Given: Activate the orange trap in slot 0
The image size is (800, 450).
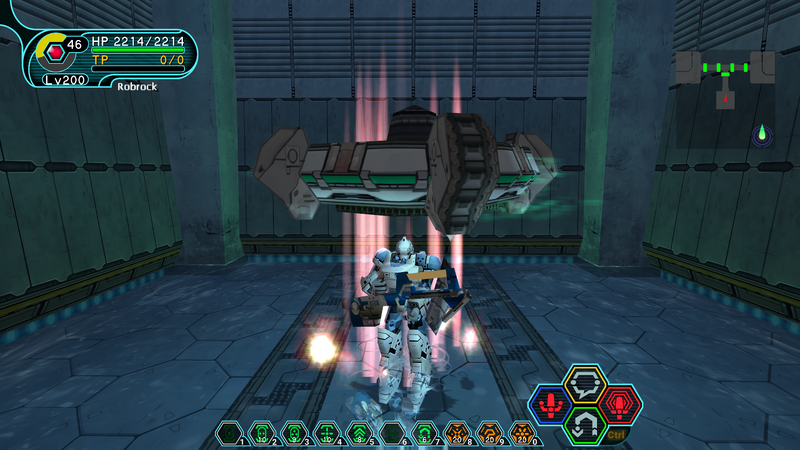Looking at the screenshot, I should point(521,433).
